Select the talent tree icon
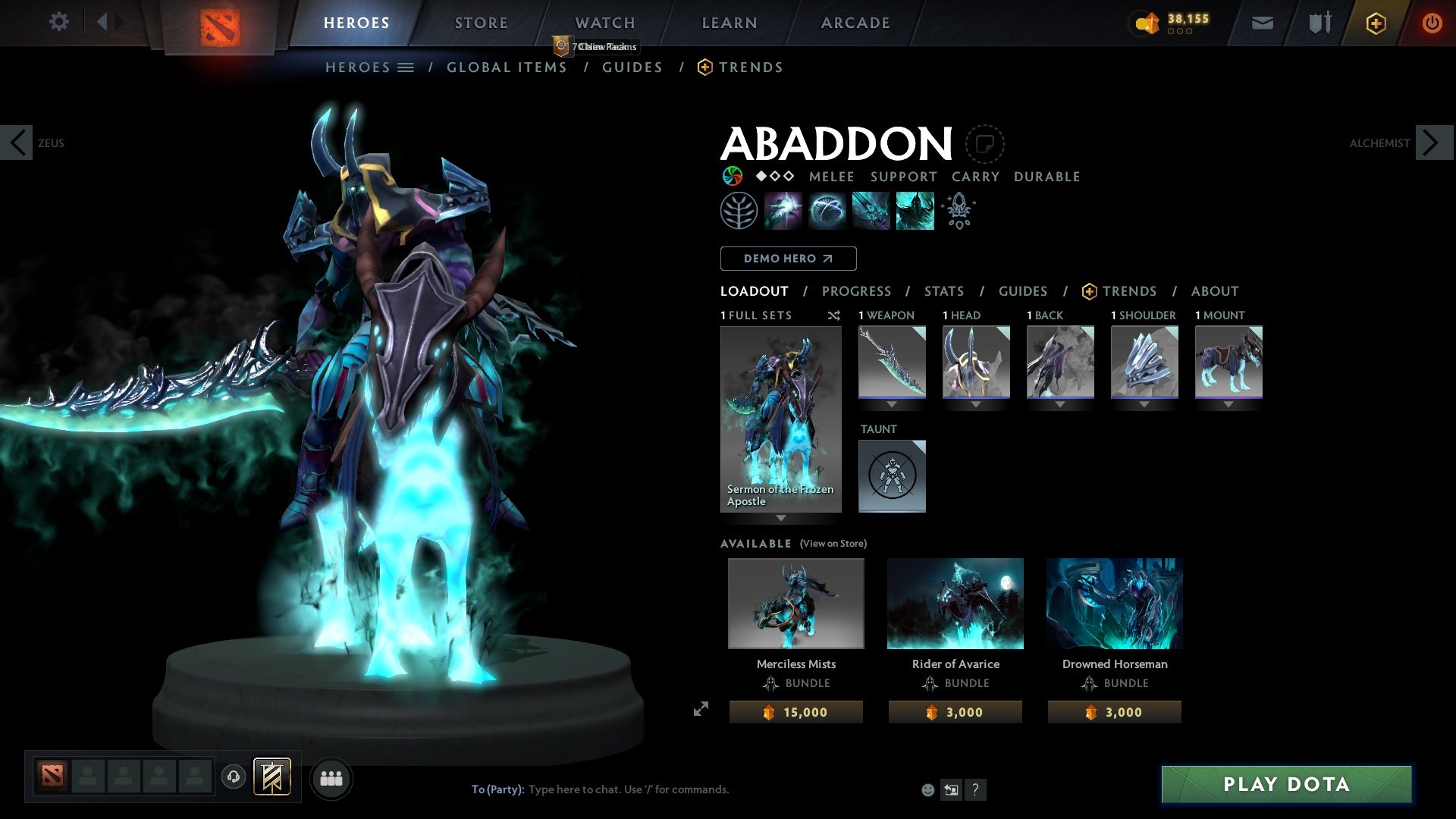 point(739,210)
